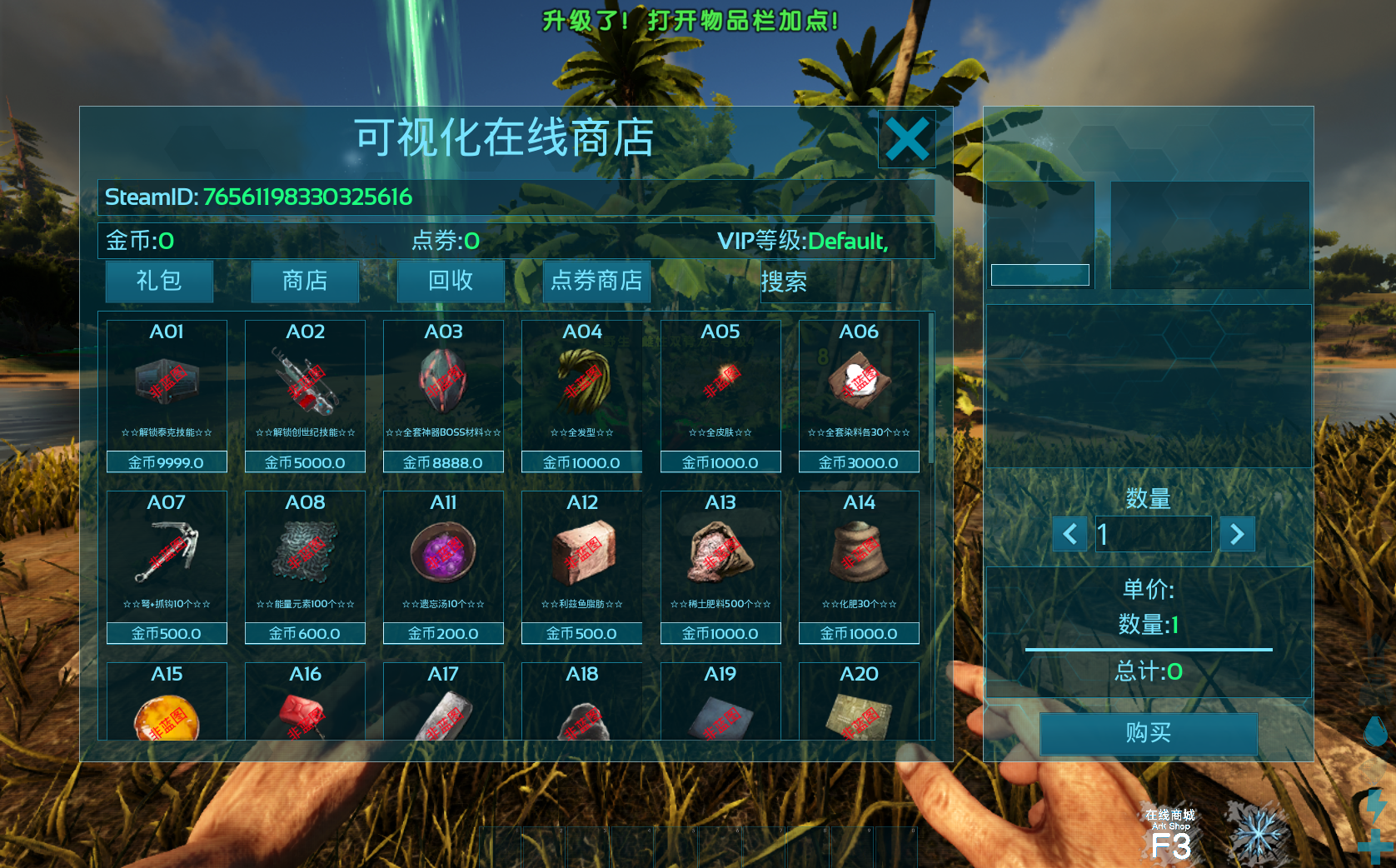Decrease the purchase quantity

pyautogui.click(x=1070, y=534)
